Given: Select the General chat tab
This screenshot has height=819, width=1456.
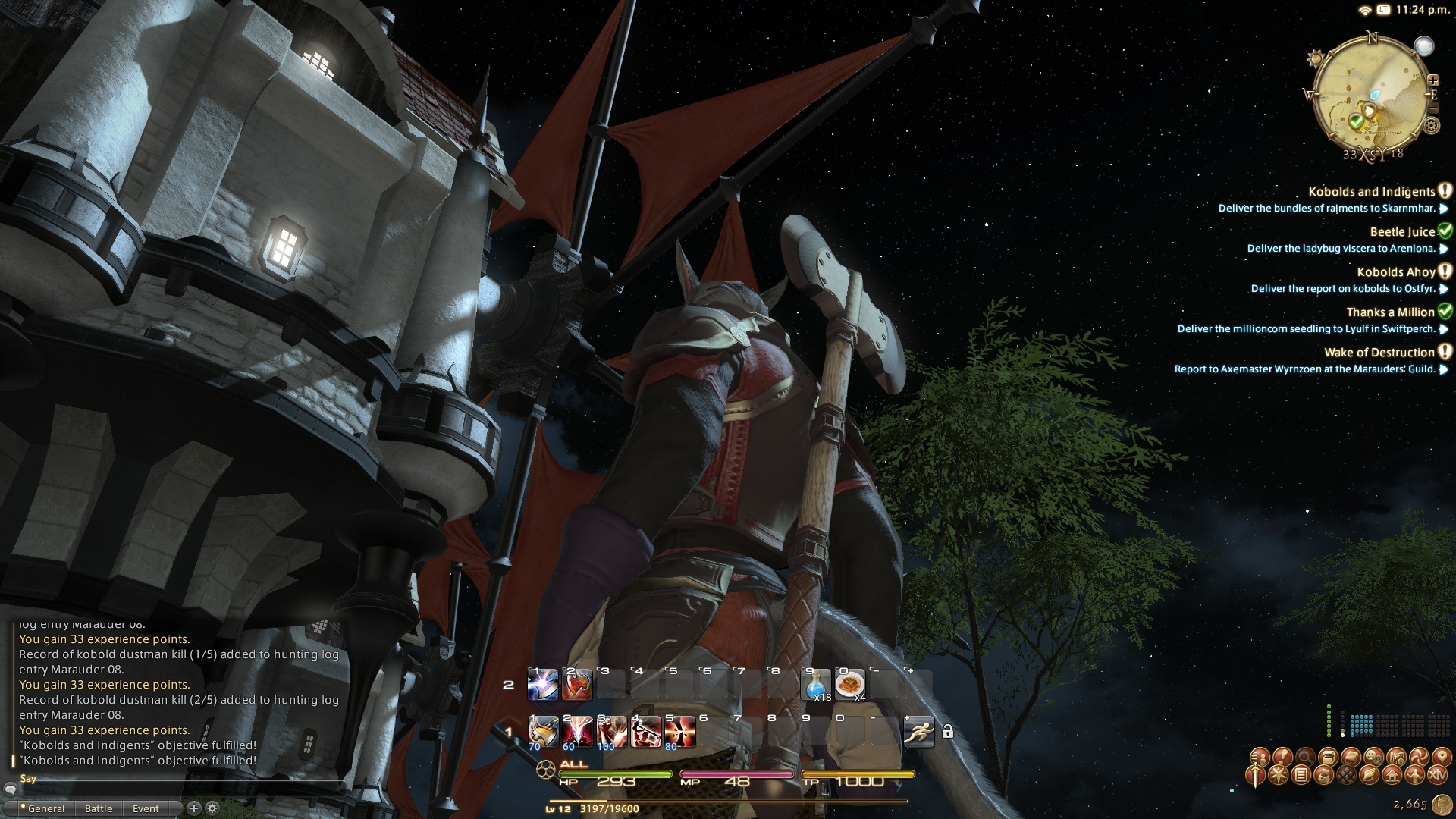Looking at the screenshot, I should tap(45, 808).
